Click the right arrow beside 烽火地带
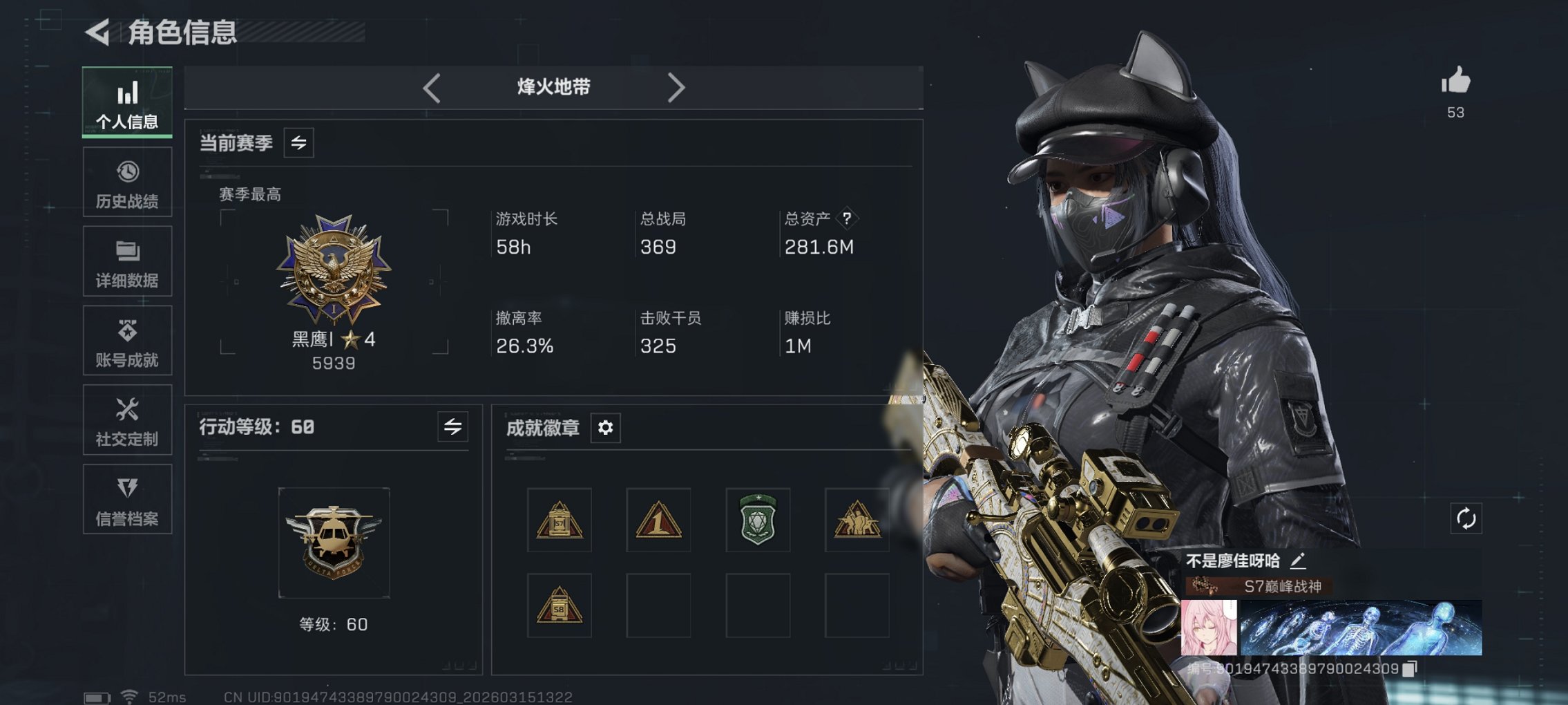The width and height of the screenshot is (1568, 705). [x=676, y=87]
